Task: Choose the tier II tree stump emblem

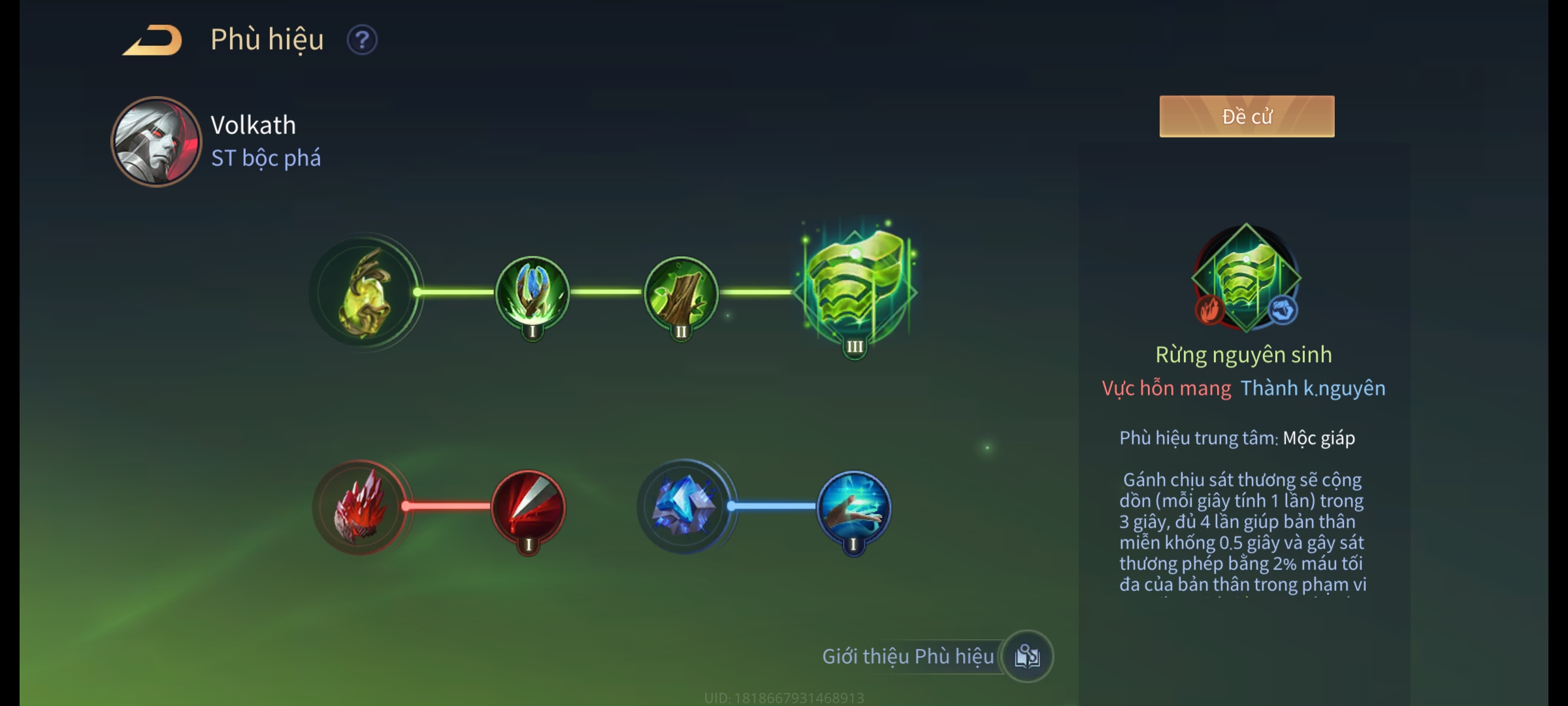Action: [681, 292]
